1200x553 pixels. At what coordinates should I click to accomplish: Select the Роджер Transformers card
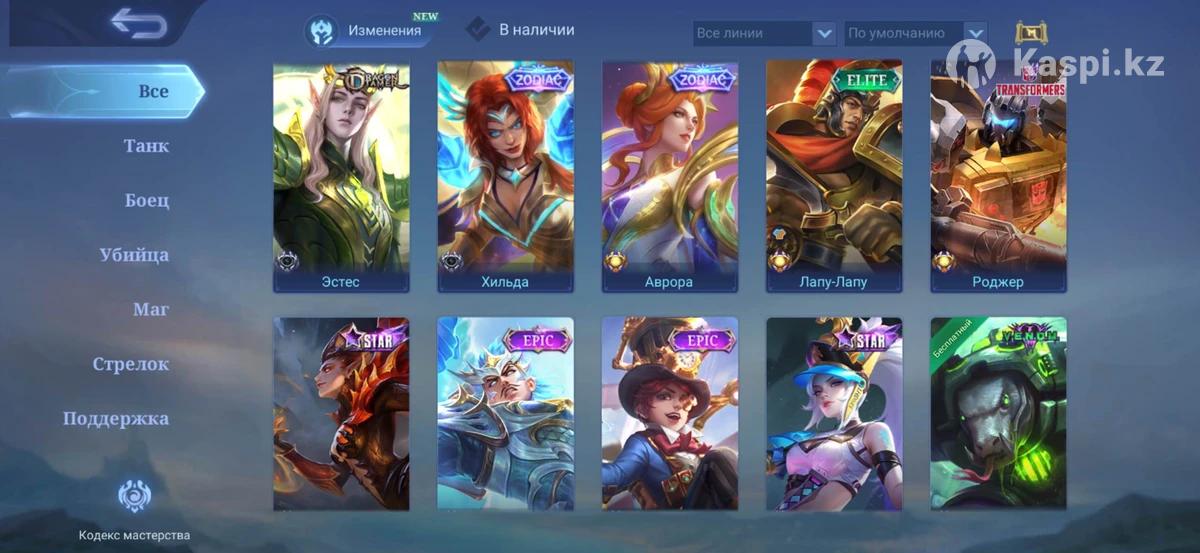(998, 177)
